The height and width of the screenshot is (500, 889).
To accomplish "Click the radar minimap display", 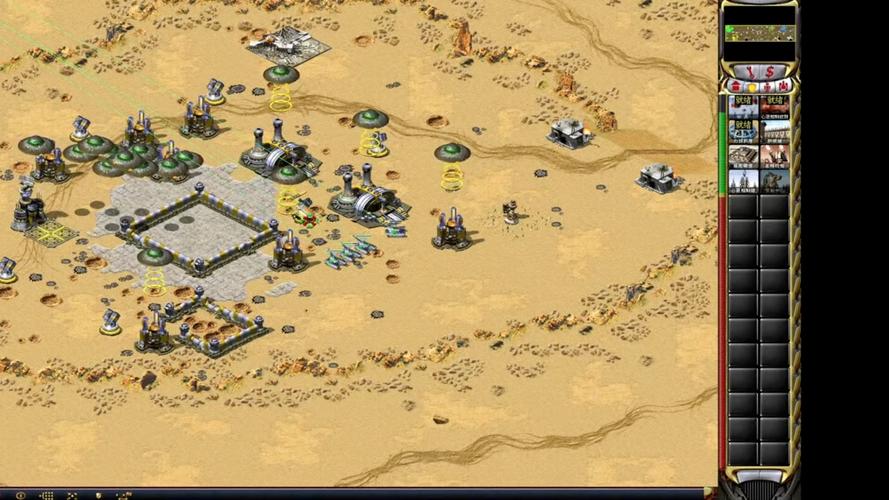I will click(759, 33).
